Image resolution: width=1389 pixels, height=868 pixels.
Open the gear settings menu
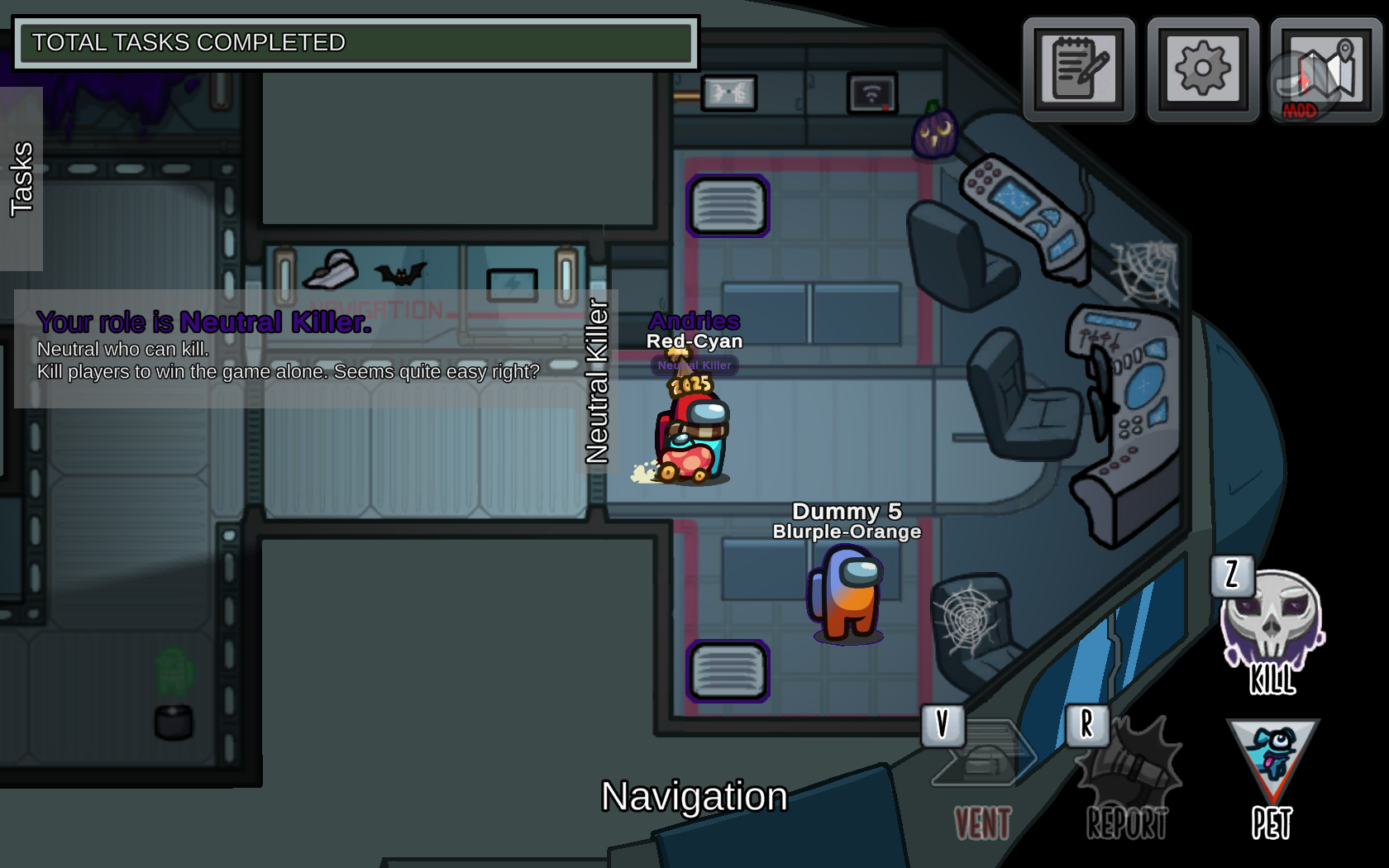[x=1203, y=69]
